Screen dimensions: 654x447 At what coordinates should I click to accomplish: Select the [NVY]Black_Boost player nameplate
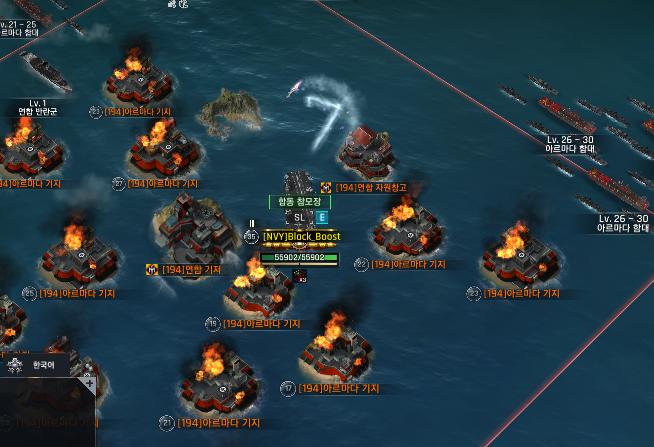(x=301, y=236)
